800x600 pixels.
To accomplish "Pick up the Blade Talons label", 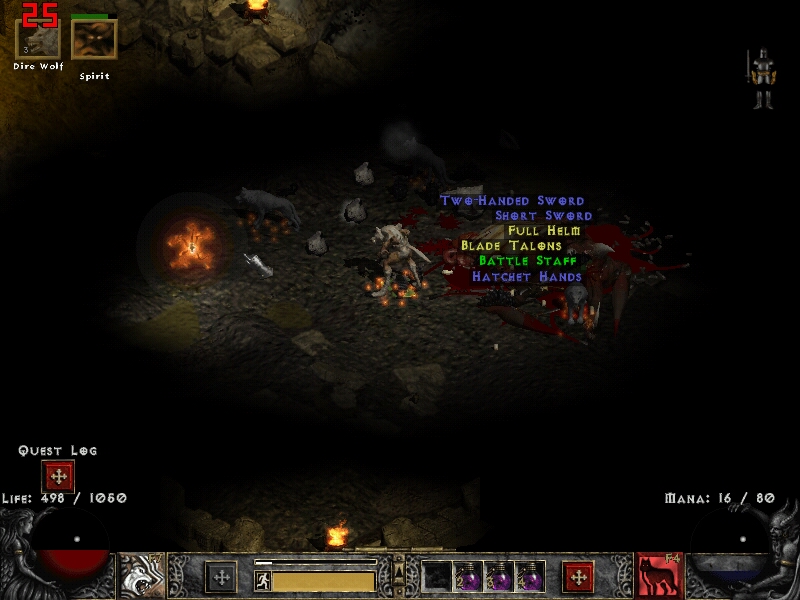I will click(511, 246).
